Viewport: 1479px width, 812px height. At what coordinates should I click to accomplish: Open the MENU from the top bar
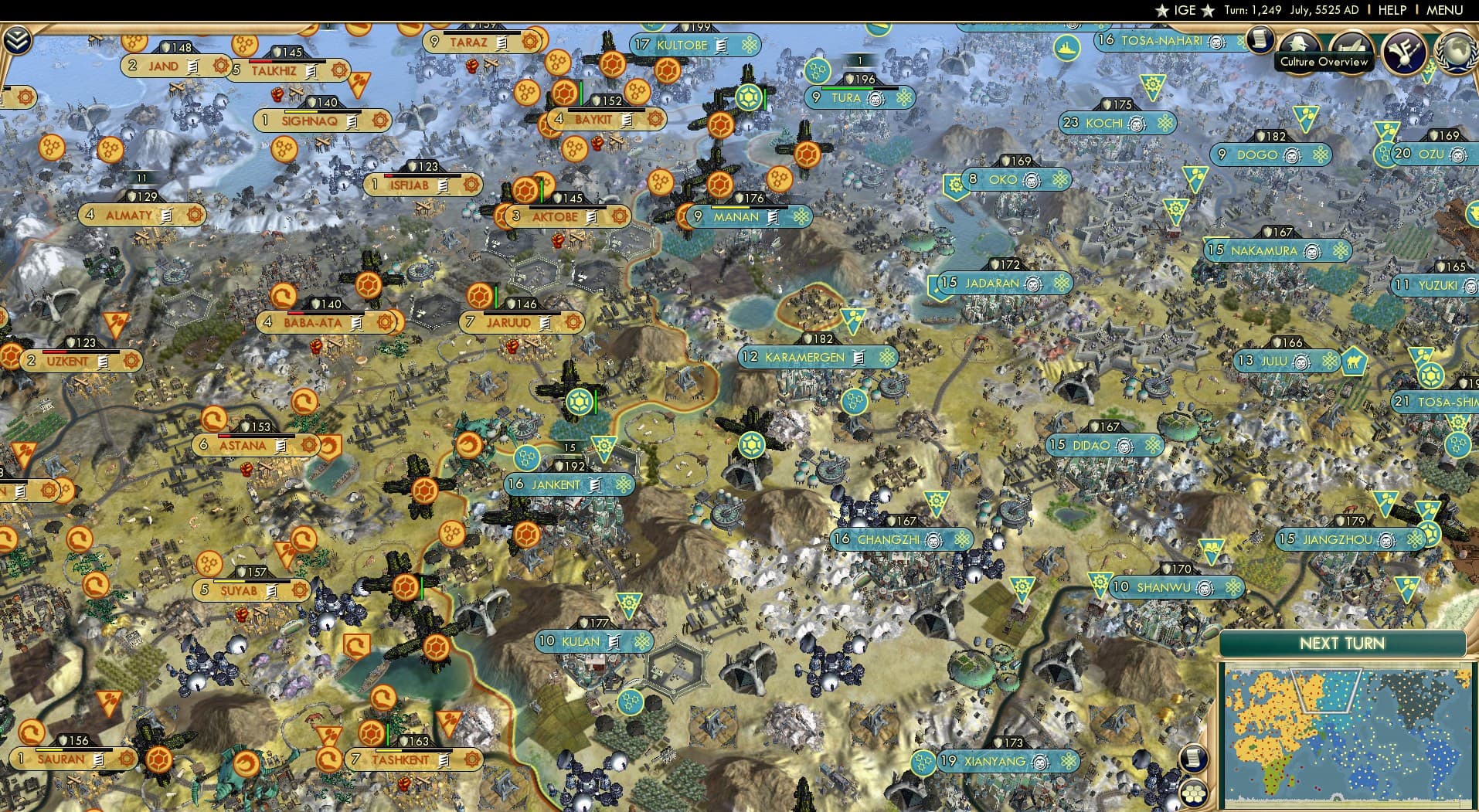tap(1447, 10)
